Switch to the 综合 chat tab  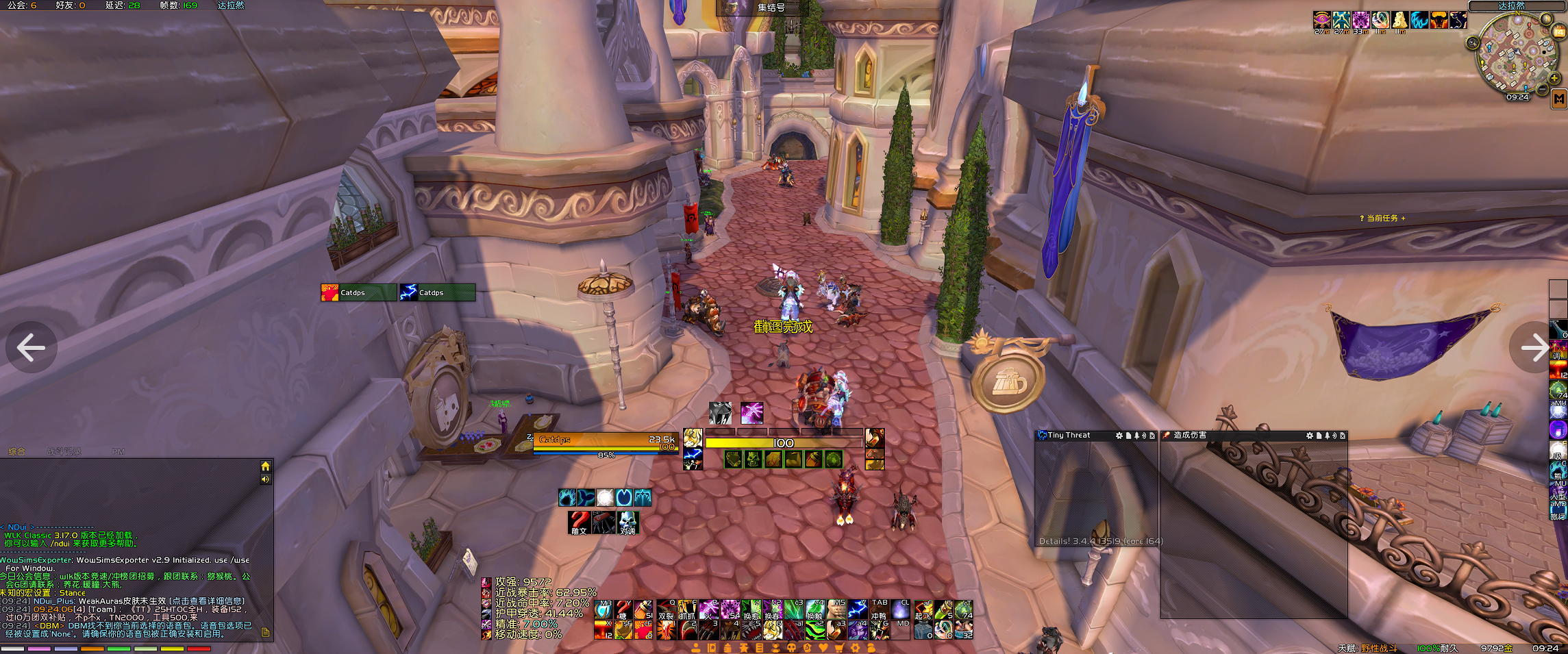click(x=17, y=451)
